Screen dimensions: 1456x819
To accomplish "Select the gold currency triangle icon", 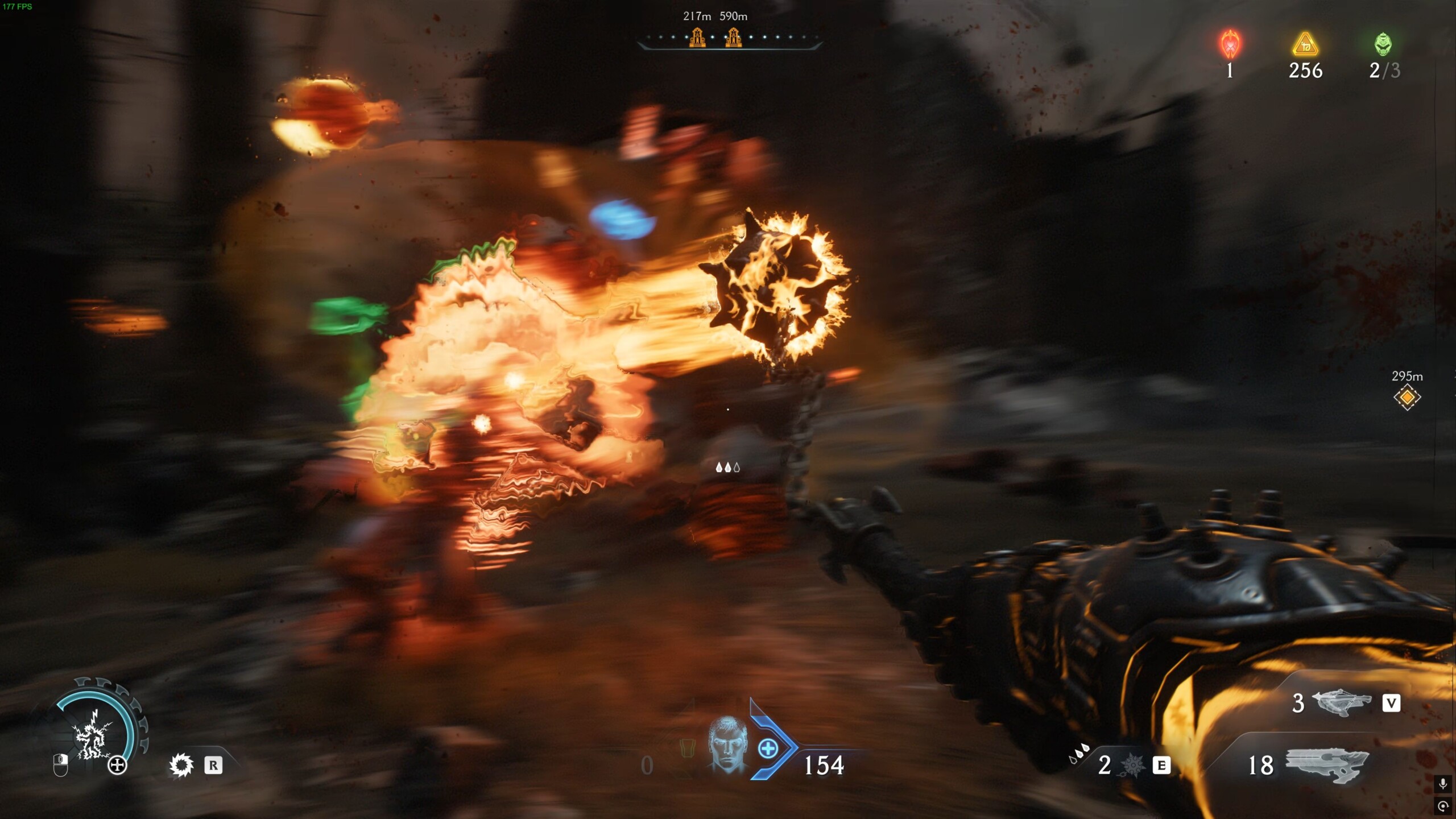I will [x=1305, y=44].
